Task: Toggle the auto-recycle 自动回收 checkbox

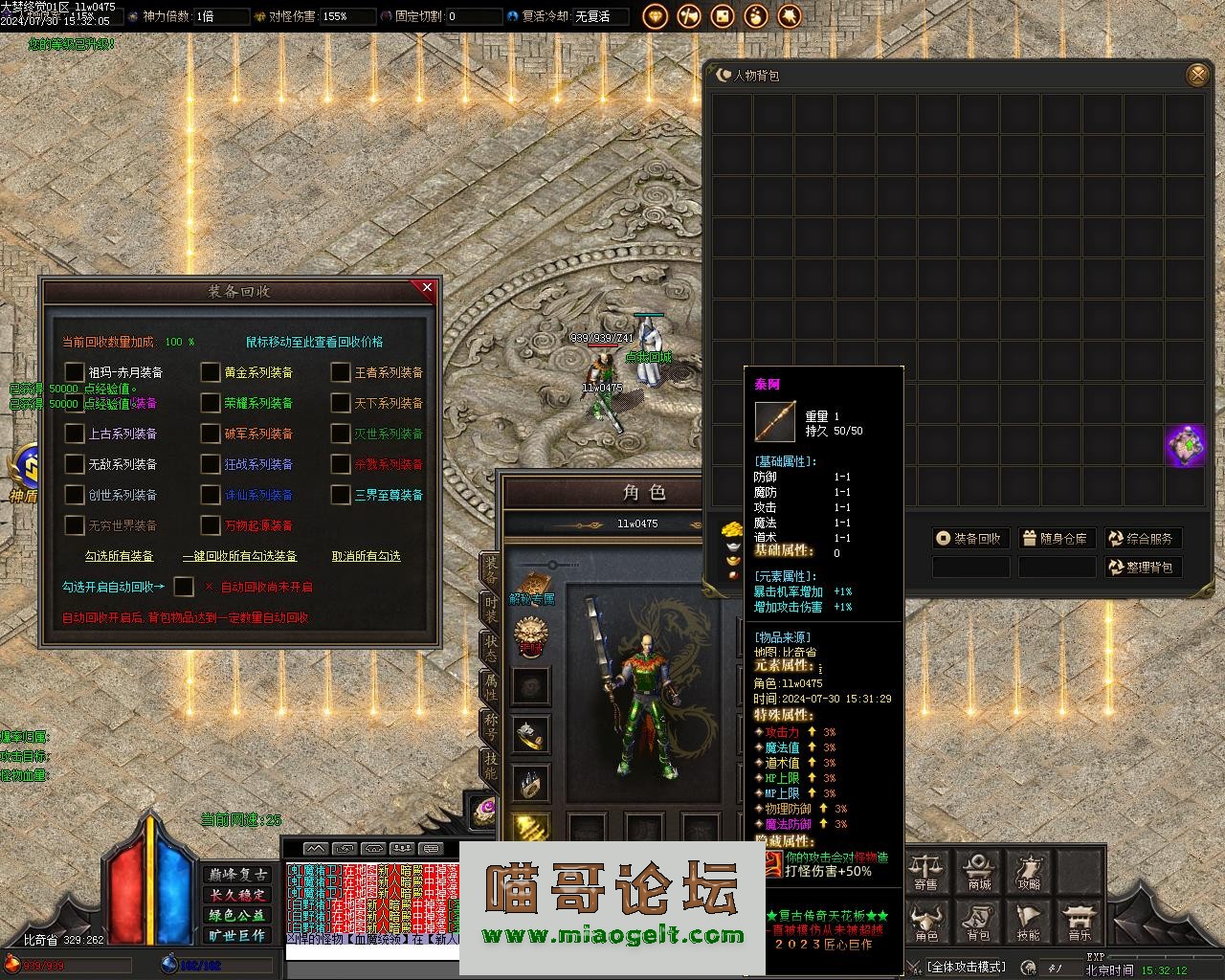Action: click(x=184, y=587)
